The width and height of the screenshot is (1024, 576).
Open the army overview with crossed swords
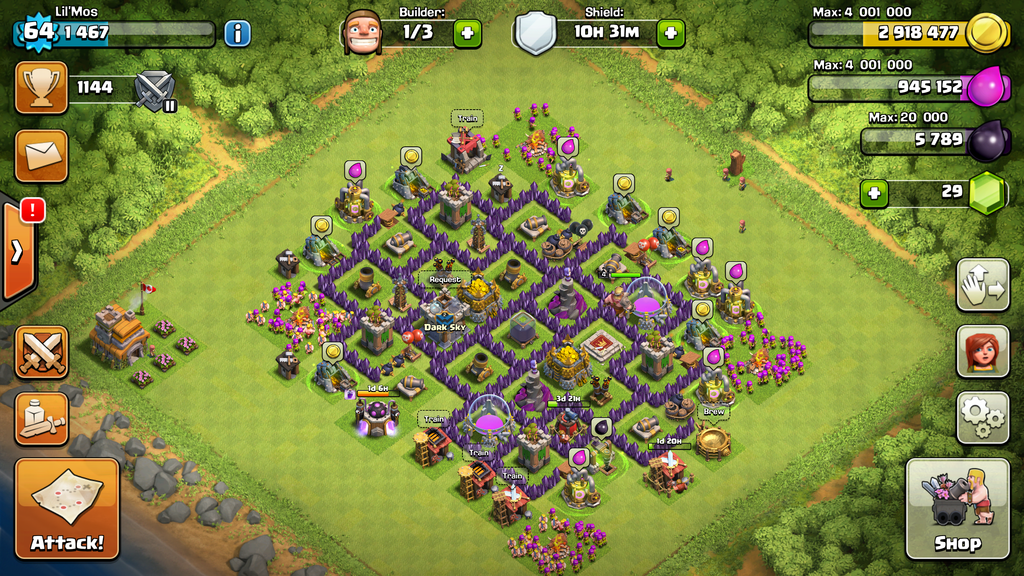(x=42, y=352)
